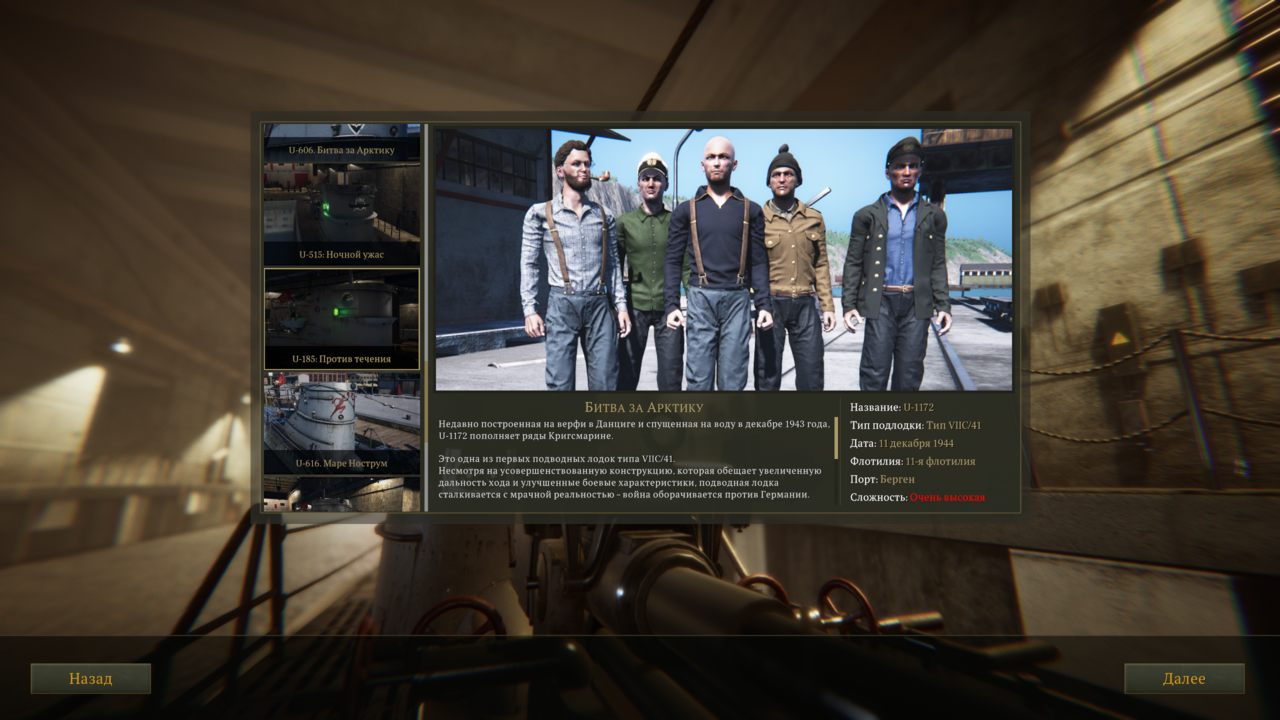
Task: Select the U-606 Битва за Арктику mission
Action: (x=342, y=143)
